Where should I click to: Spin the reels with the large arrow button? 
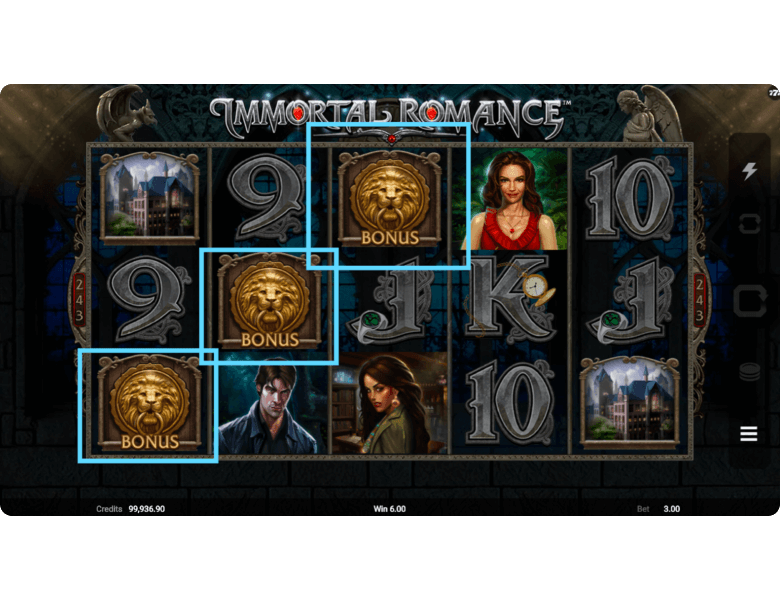pos(749,300)
